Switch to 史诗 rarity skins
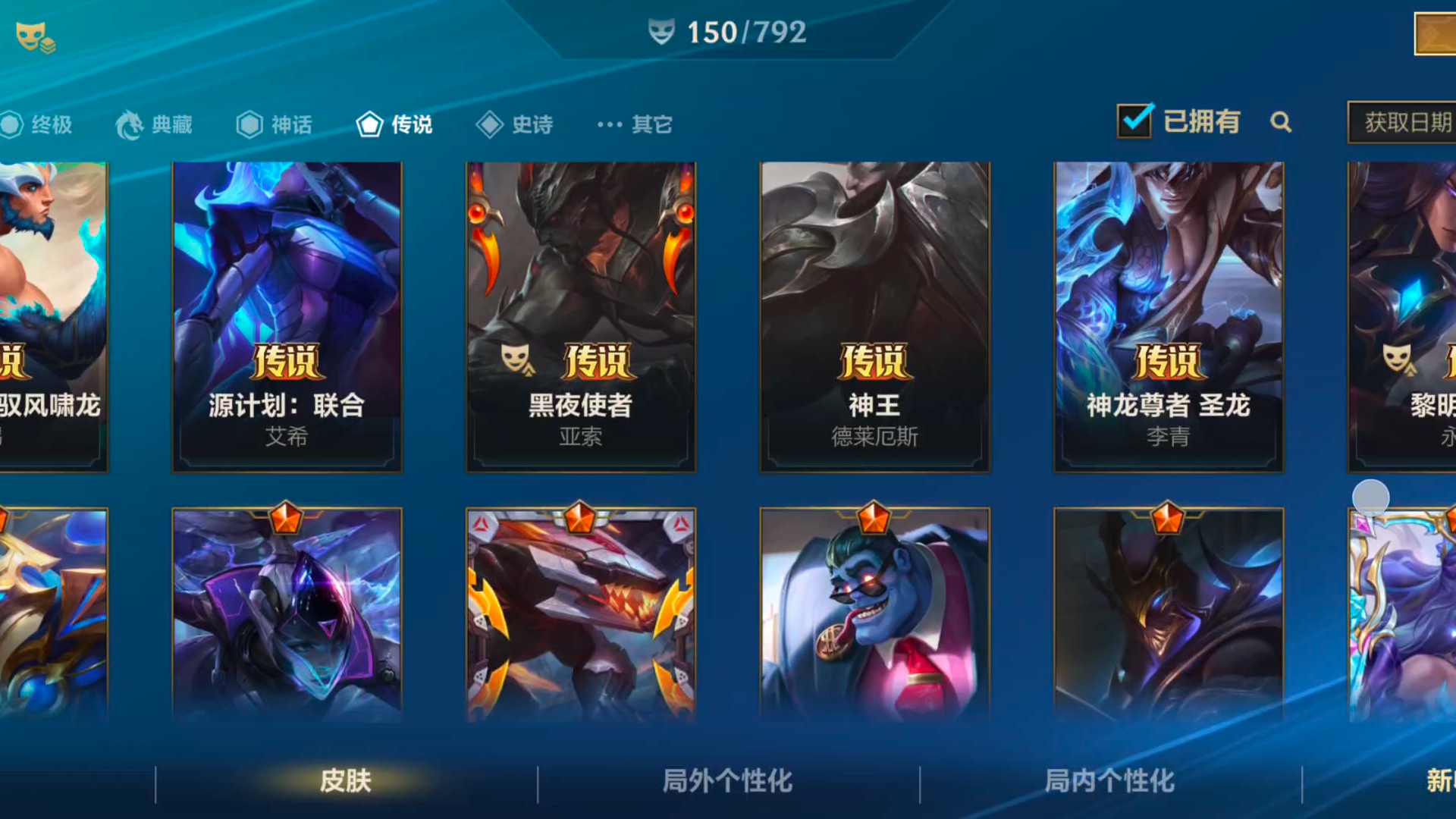This screenshot has height=819, width=1456. pos(516,124)
